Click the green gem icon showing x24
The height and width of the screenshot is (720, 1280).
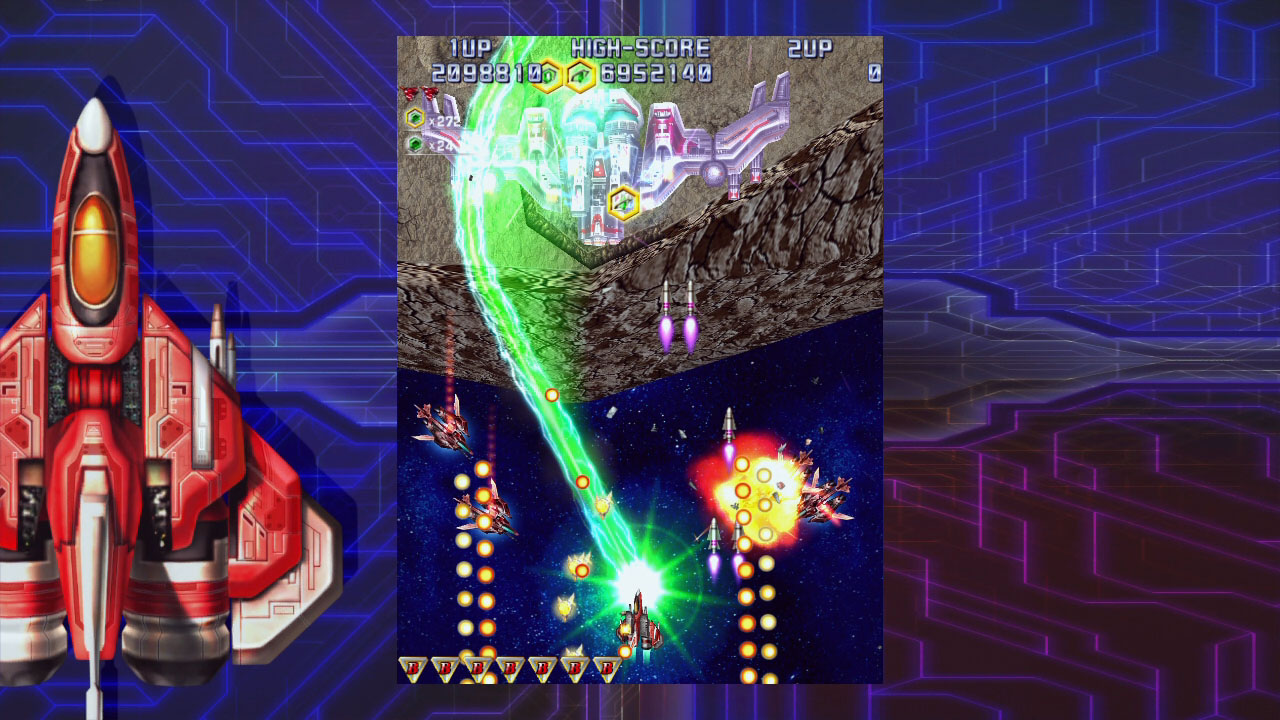[x=413, y=142]
